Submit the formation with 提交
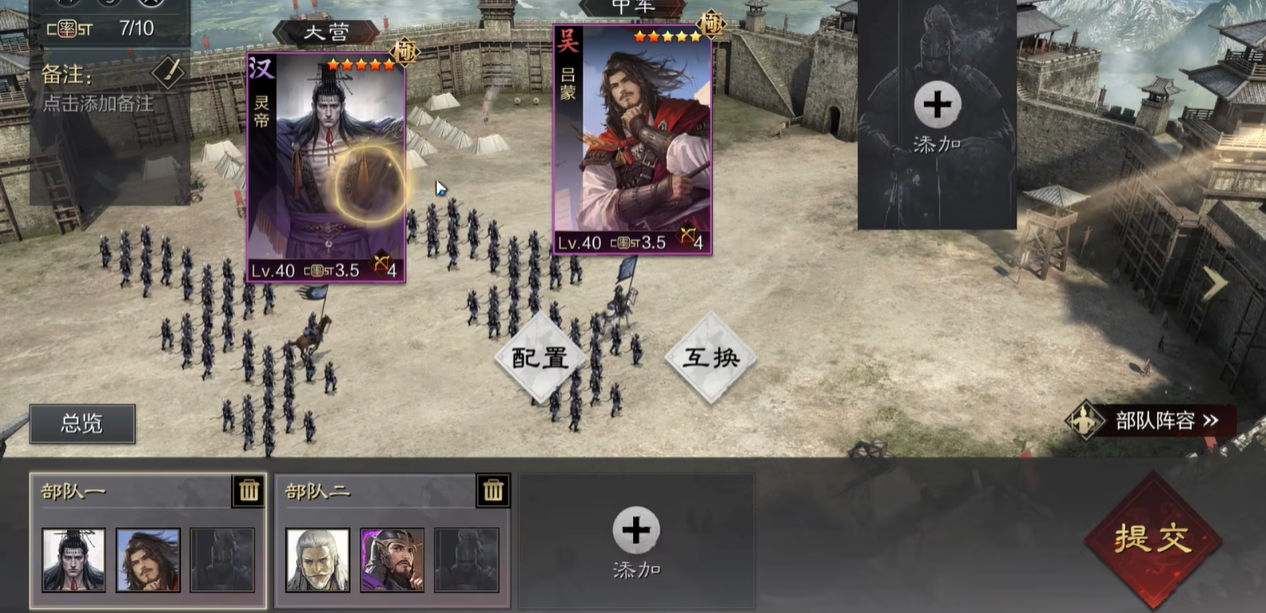The width and height of the screenshot is (1266, 613). (1153, 539)
